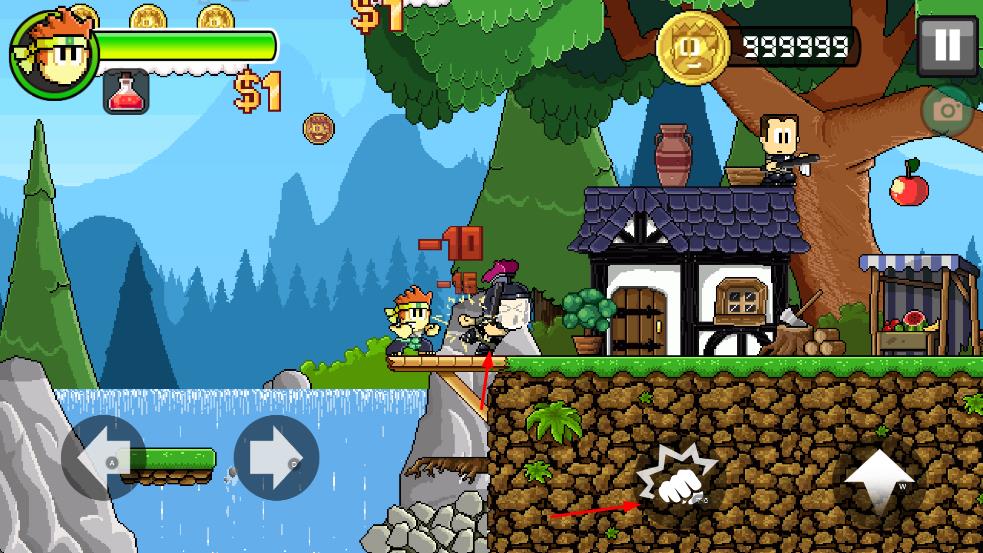This screenshot has height=553, width=983.
Task: Click the hero portrait avatar
Action: coord(52,53)
